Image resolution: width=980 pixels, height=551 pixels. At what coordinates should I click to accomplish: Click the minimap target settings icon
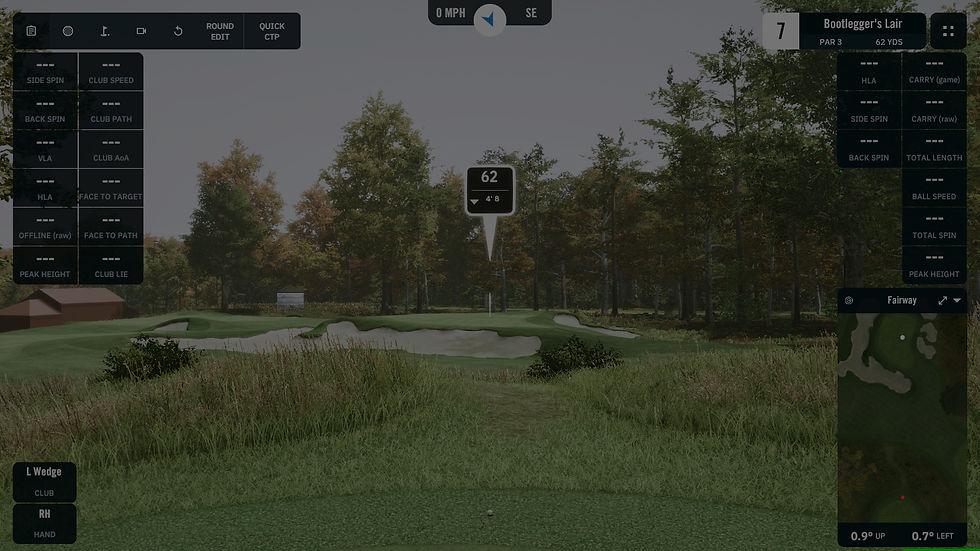849,300
